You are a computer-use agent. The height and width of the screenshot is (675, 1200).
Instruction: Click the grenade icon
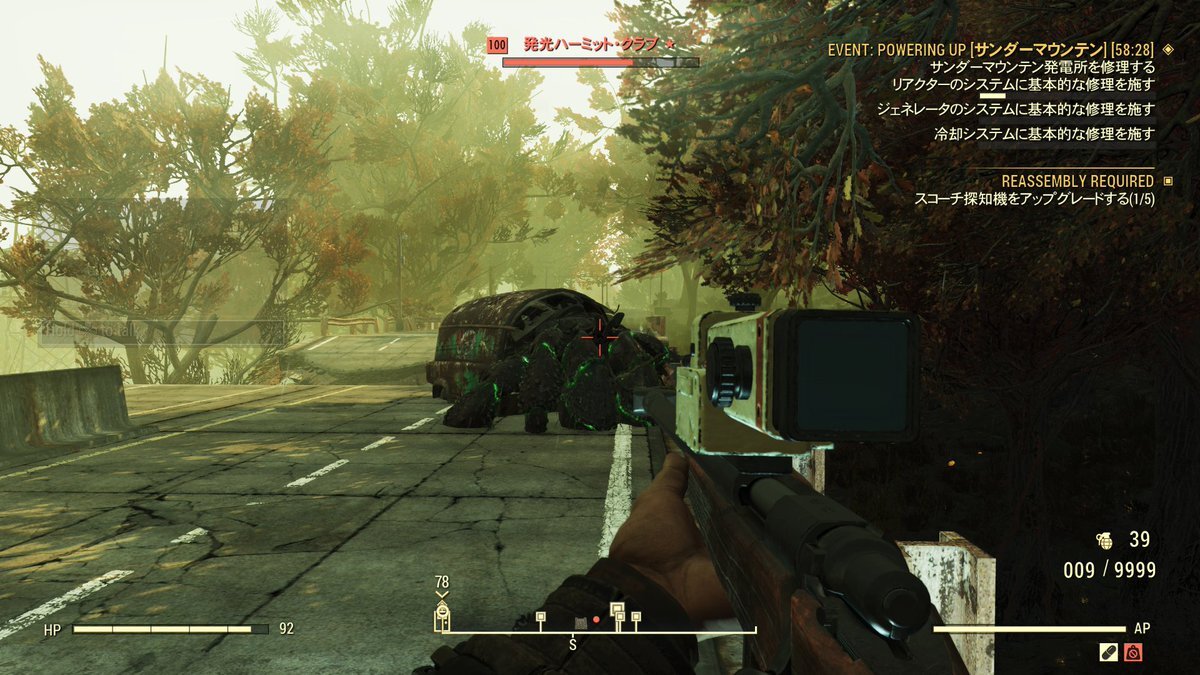[x=1105, y=540]
